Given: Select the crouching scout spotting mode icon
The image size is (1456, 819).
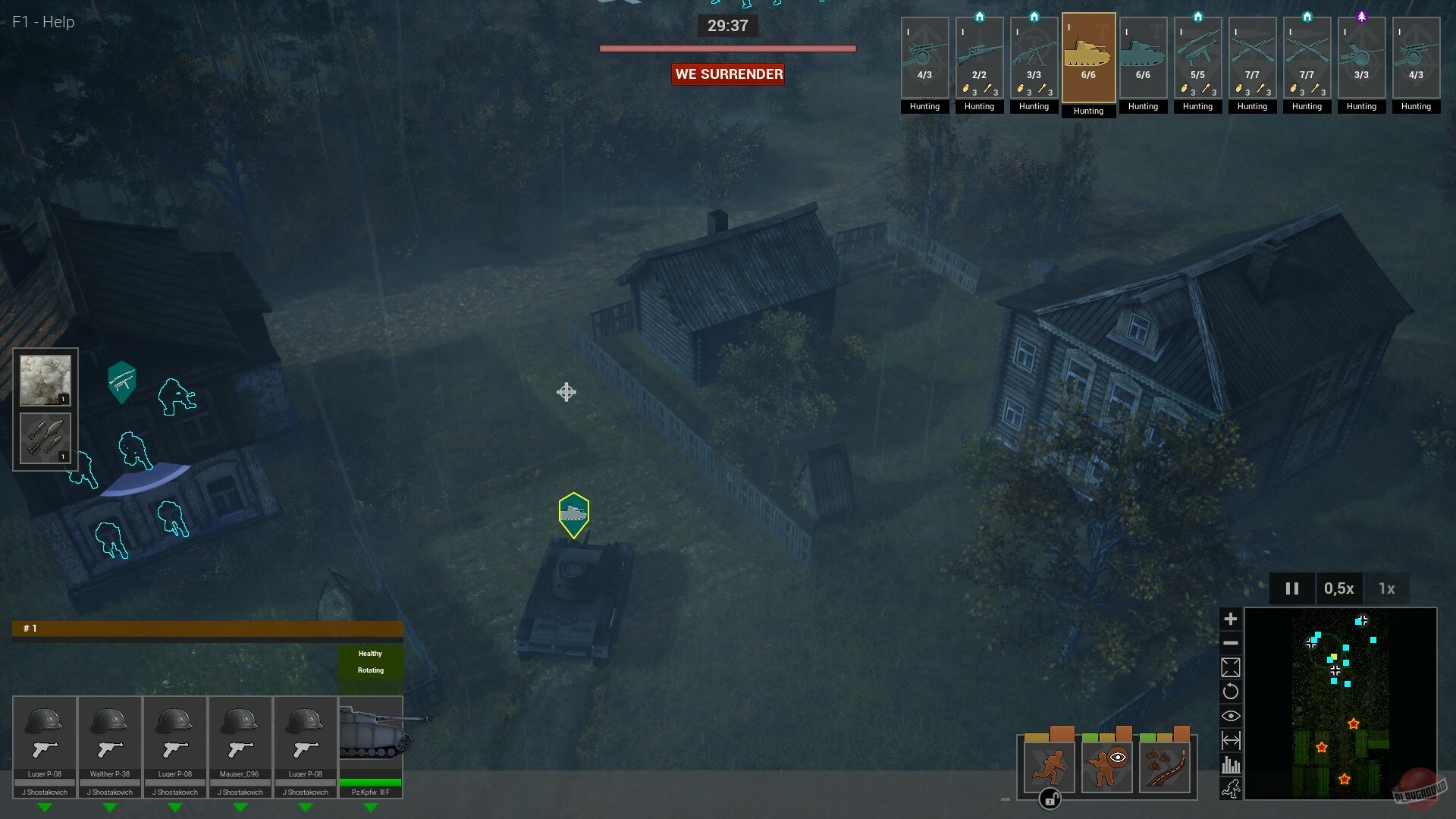Looking at the screenshot, I should (1106, 766).
